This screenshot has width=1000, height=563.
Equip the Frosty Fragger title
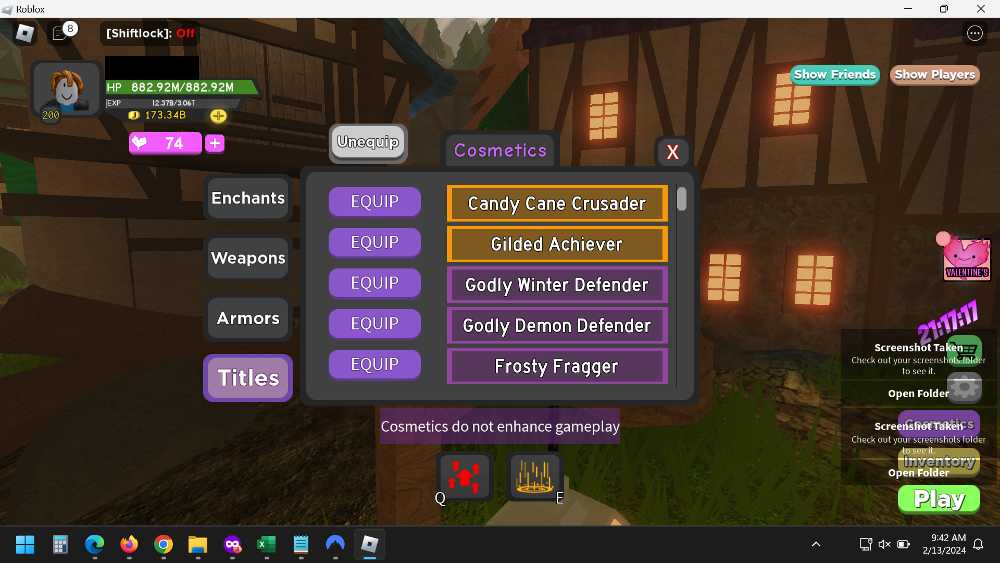374,365
